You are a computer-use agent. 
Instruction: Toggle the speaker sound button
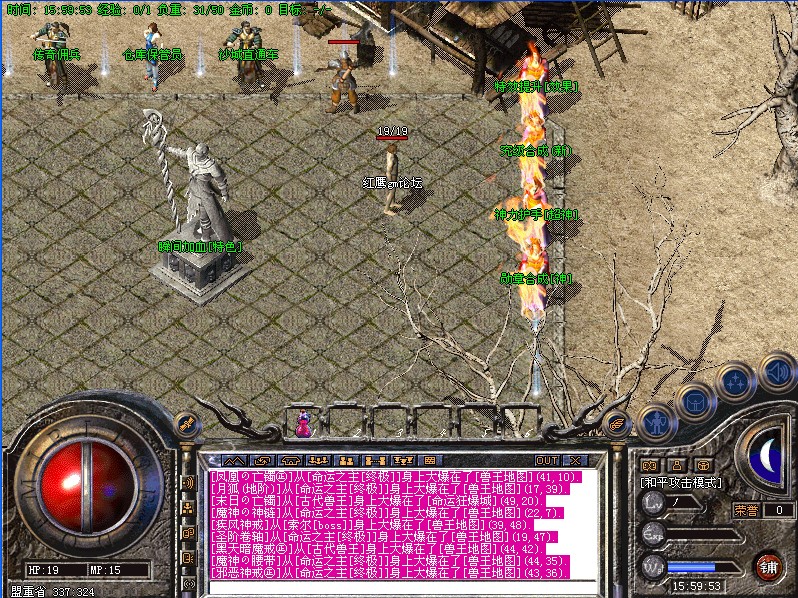pyautogui.click(x=775, y=374)
